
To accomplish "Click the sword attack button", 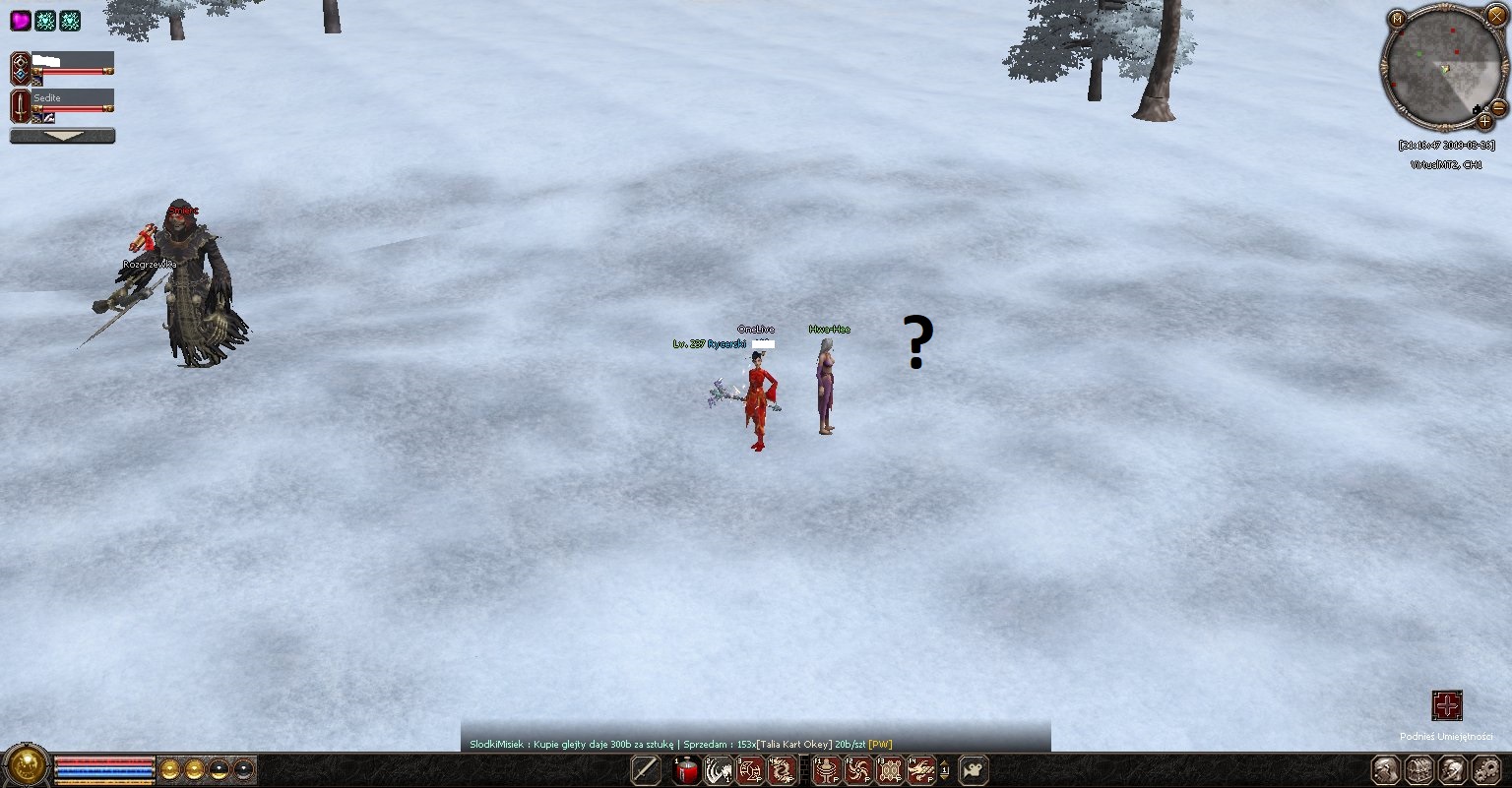I will [x=646, y=770].
